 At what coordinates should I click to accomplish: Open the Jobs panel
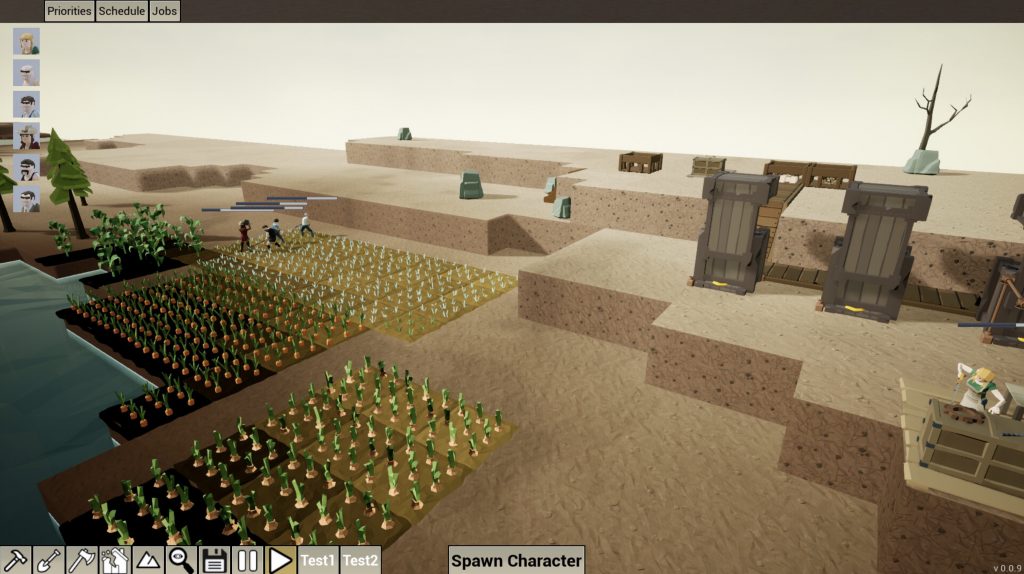(x=164, y=11)
